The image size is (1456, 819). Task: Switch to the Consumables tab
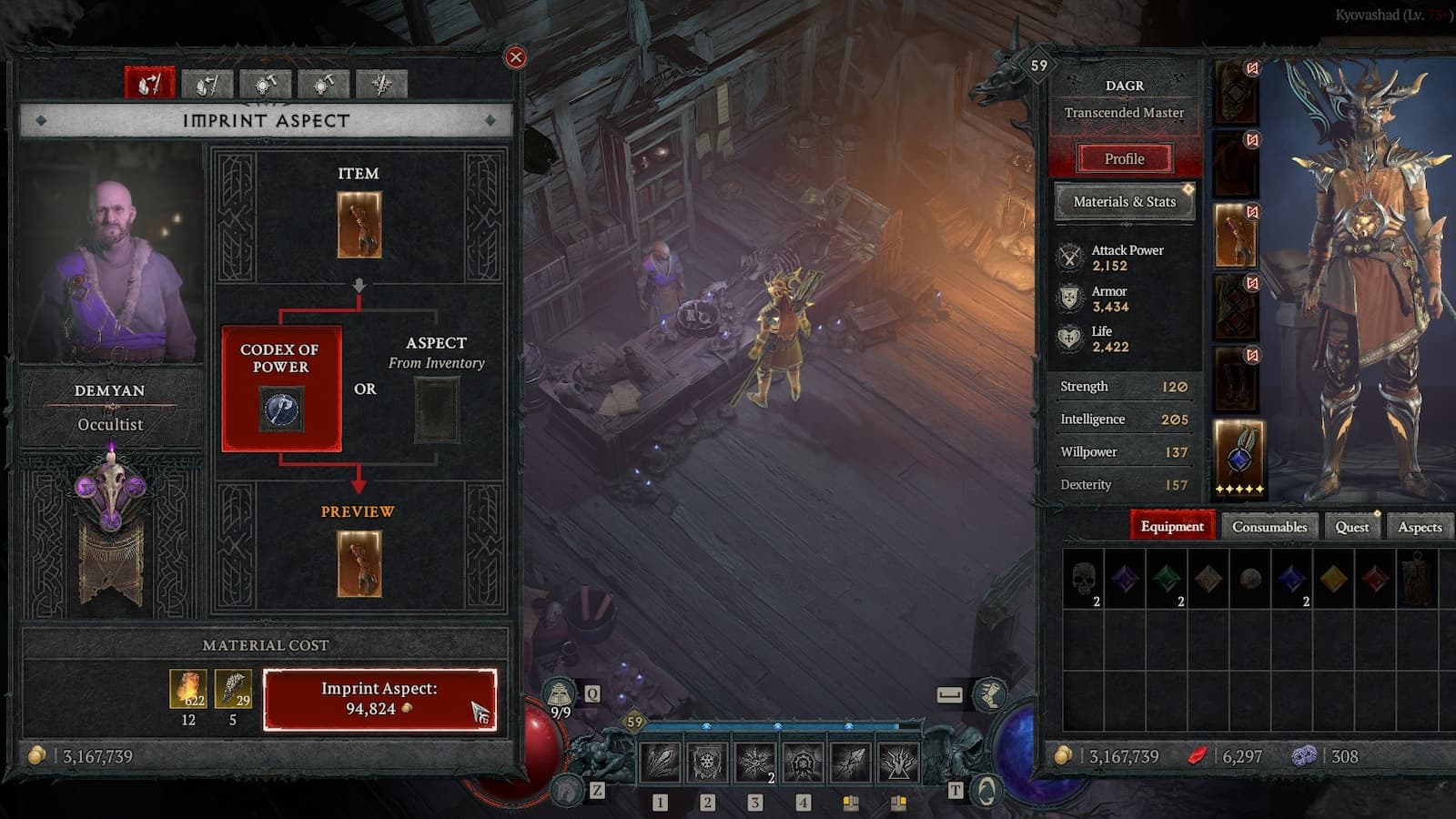pyautogui.click(x=1268, y=526)
